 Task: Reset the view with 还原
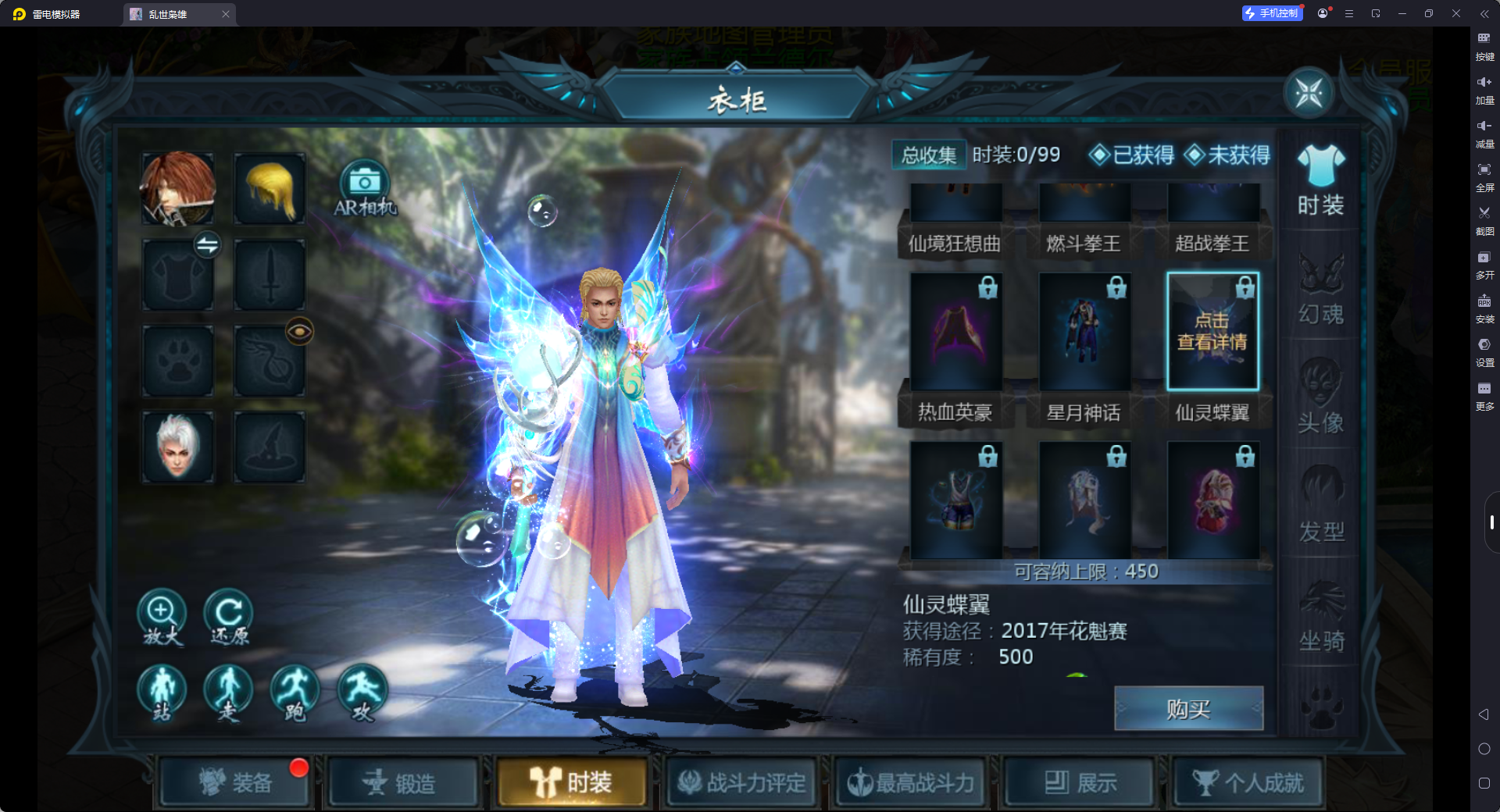pyautogui.click(x=228, y=615)
